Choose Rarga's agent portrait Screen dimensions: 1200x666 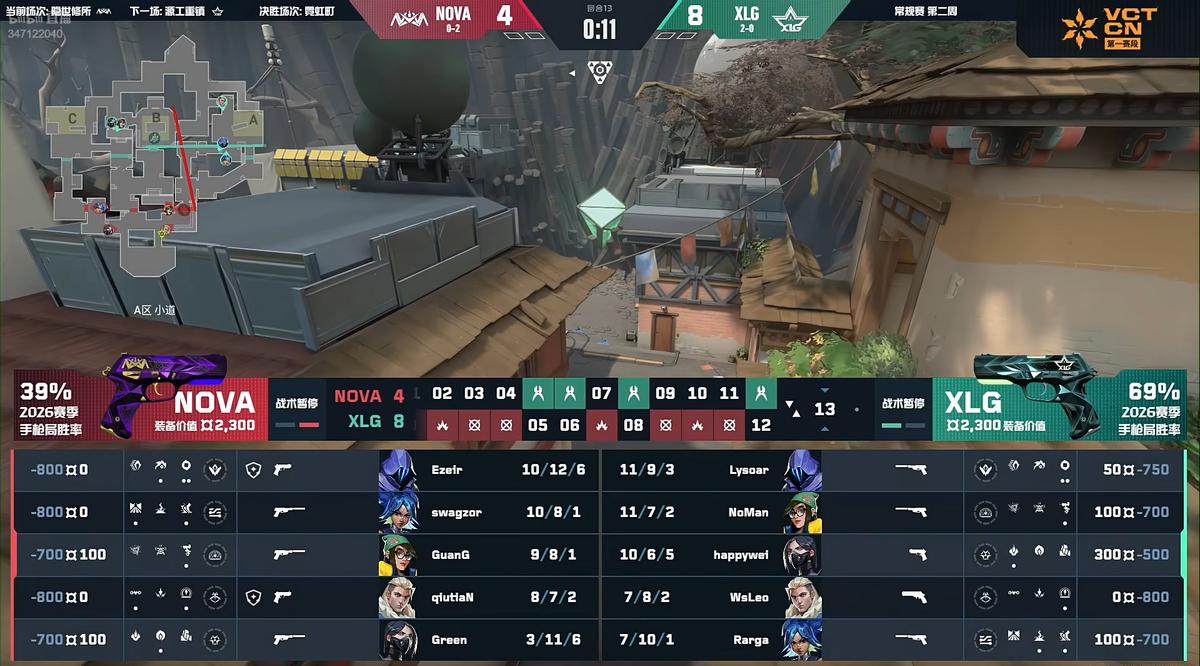pyautogui.click(x=802, y=640)
